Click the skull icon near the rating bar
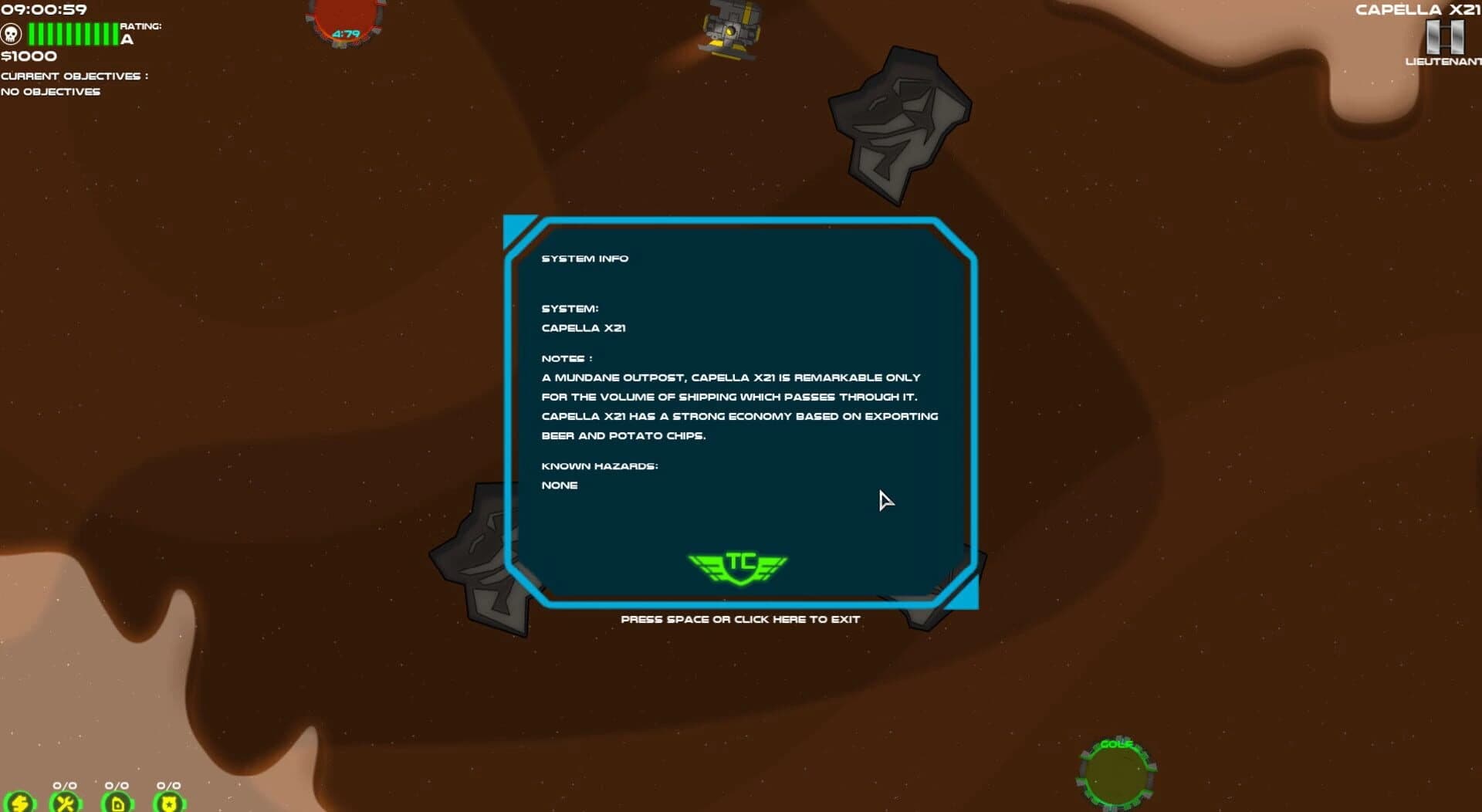 coord(11,34)
